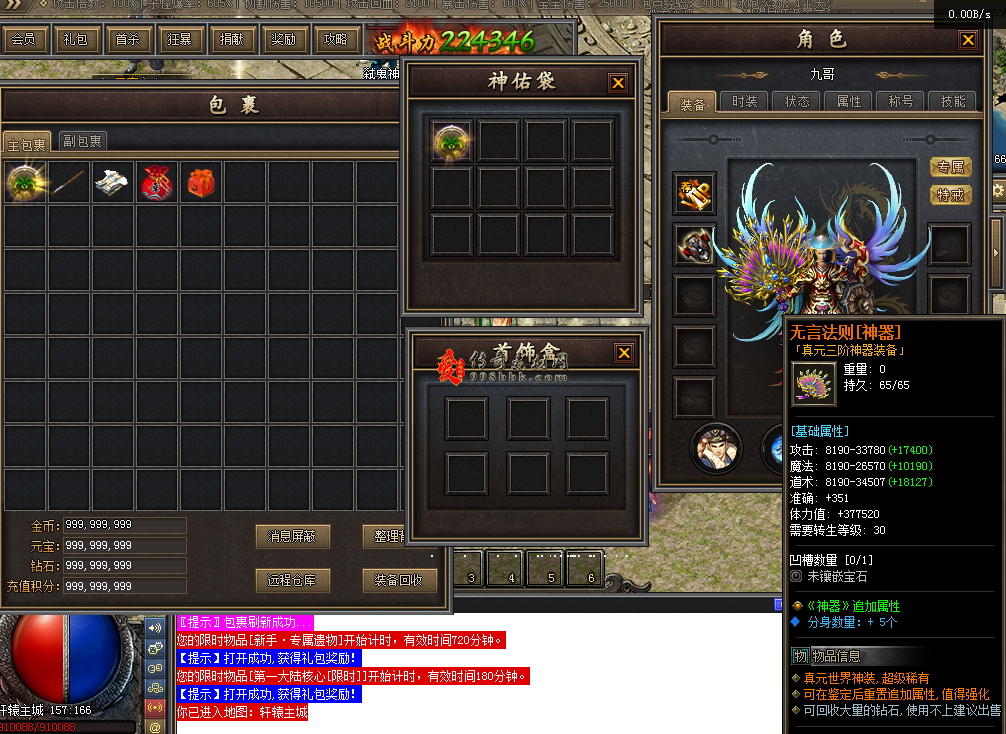Switch to the 时装 fashion tab

(745, 102)
